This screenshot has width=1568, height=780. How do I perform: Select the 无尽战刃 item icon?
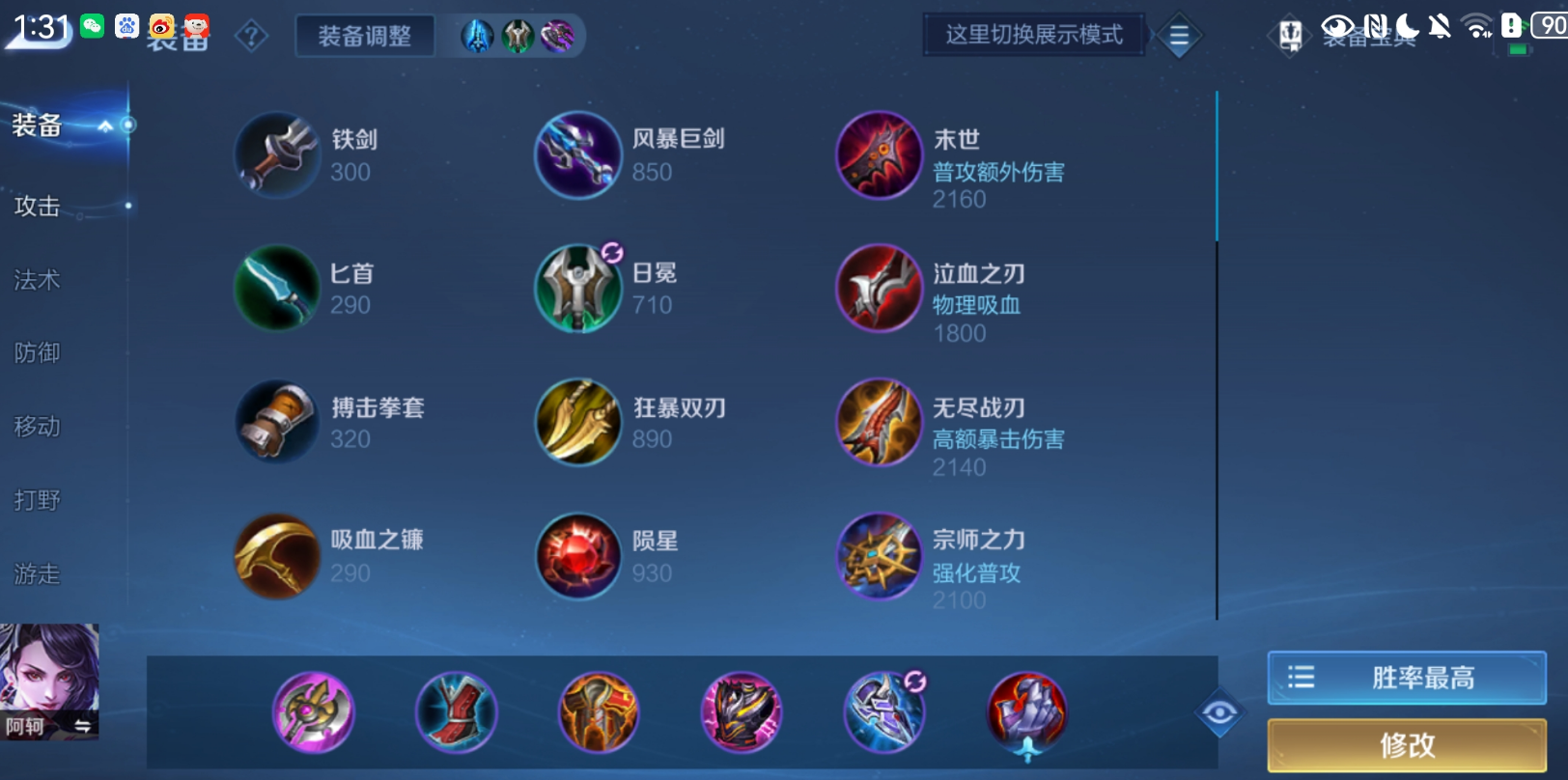coord(879,423)
